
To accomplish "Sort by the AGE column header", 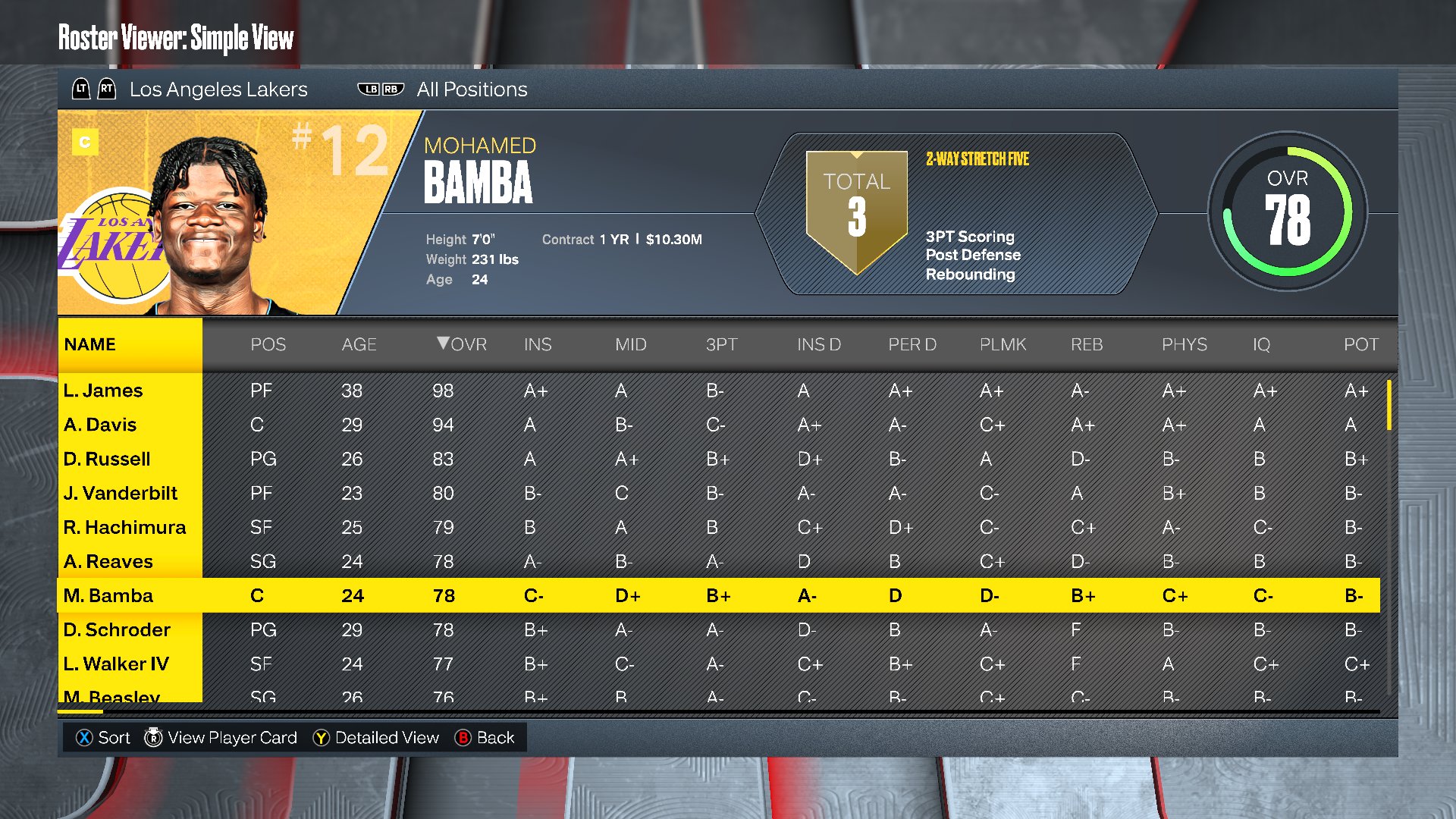I will (359, 344).
